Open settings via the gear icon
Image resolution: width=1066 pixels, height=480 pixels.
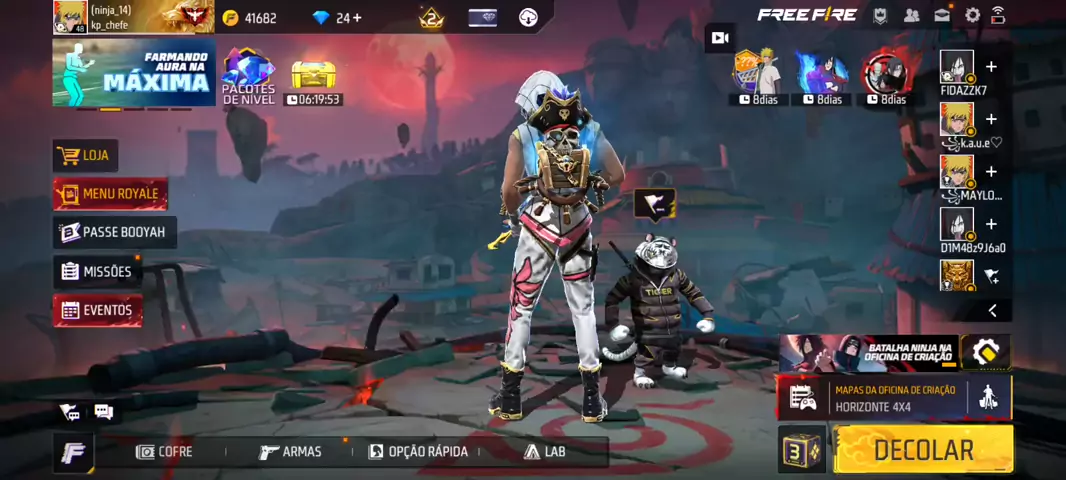click(972, 15)
